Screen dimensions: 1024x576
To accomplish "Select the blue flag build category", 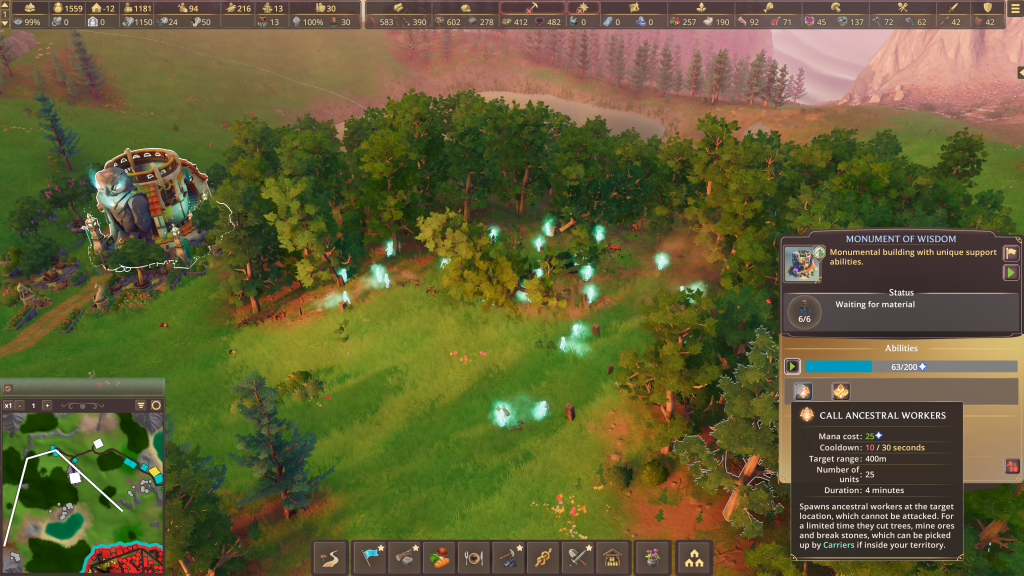I will click(372, 557).
